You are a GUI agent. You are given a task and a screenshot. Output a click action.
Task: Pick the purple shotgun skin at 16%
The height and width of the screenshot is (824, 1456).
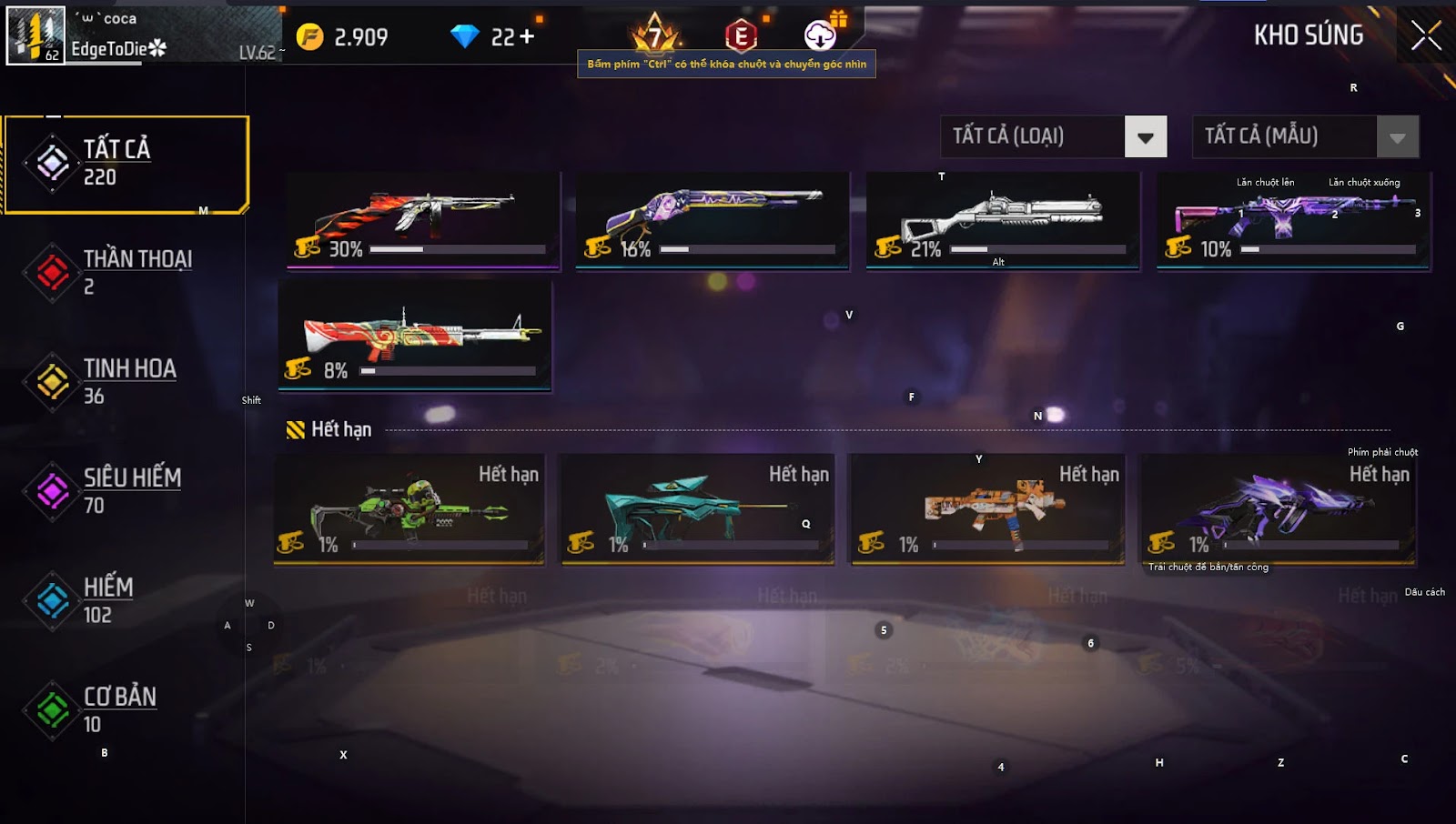(713, 220)
